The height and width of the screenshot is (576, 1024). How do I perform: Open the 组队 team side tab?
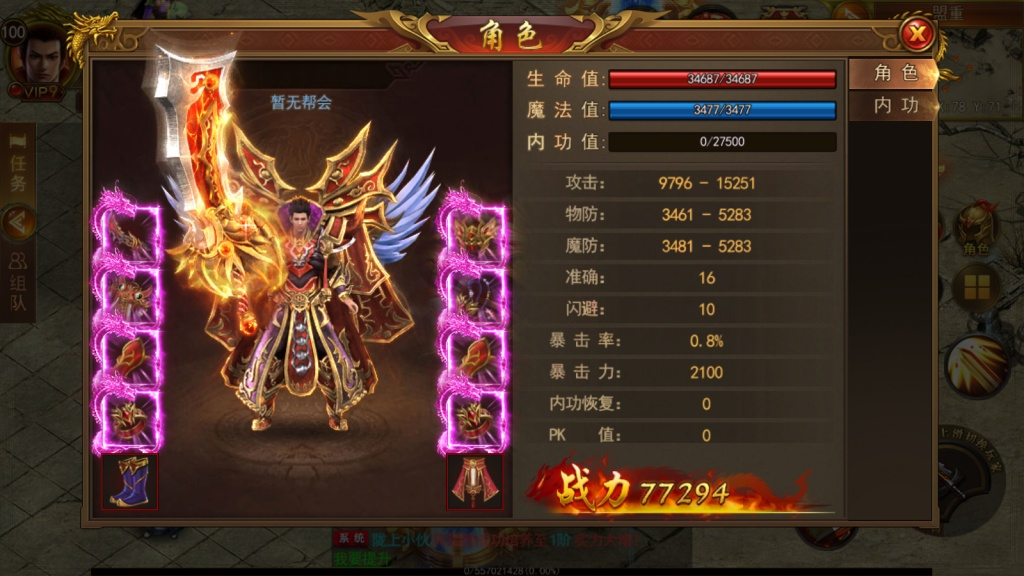[x=18, y=282]
